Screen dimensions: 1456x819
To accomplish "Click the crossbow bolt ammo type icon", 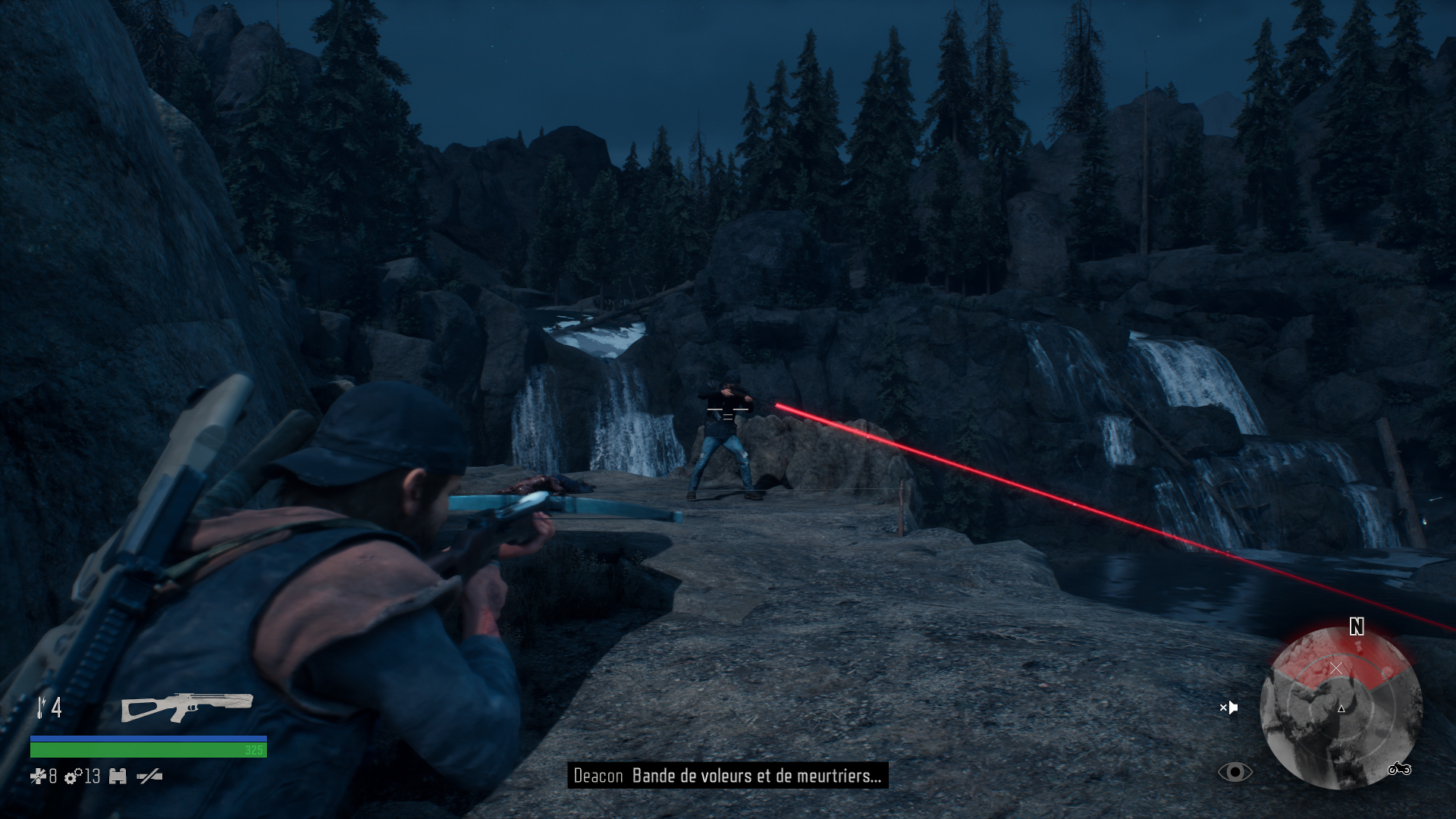I will pyautogui.click(x=41, y=707).
